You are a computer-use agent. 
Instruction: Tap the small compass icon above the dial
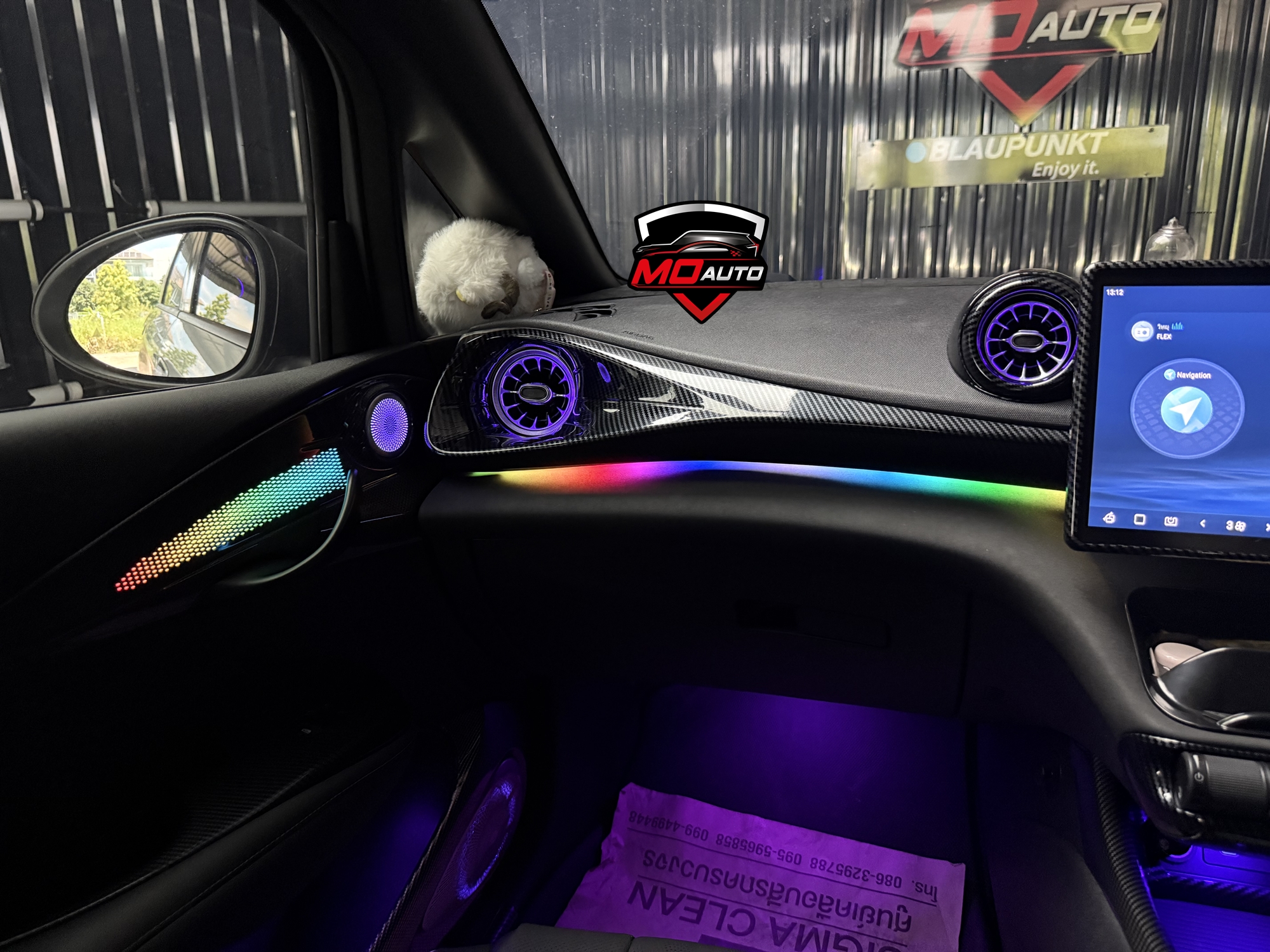pos(1170,374)
